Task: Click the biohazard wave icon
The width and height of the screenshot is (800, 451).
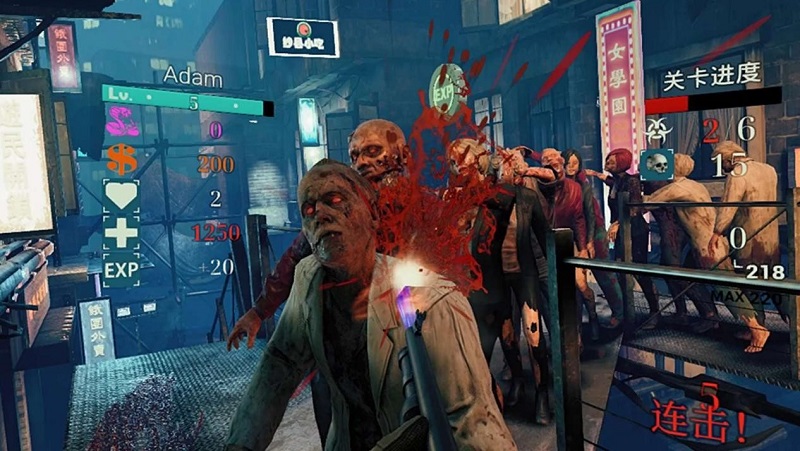Action: pyautogui.click(x=660, y=127)
